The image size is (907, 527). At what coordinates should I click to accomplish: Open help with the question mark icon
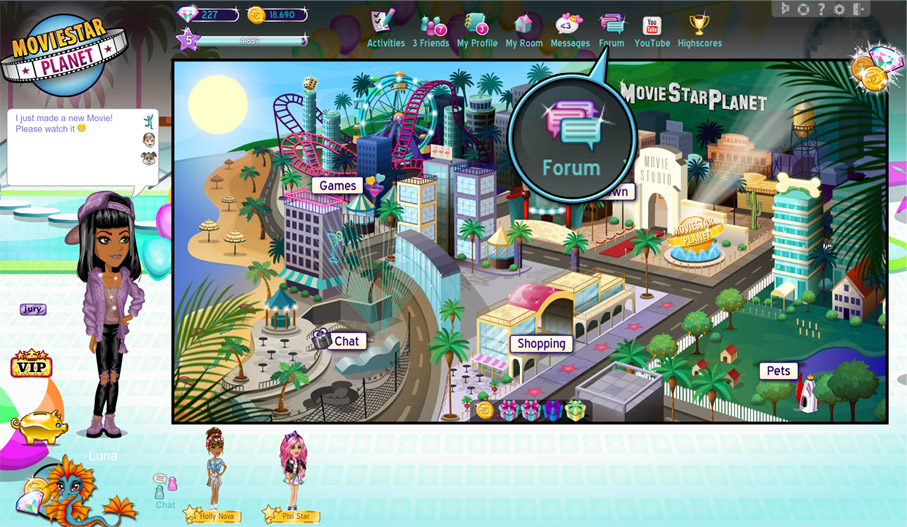click(820, 9)
